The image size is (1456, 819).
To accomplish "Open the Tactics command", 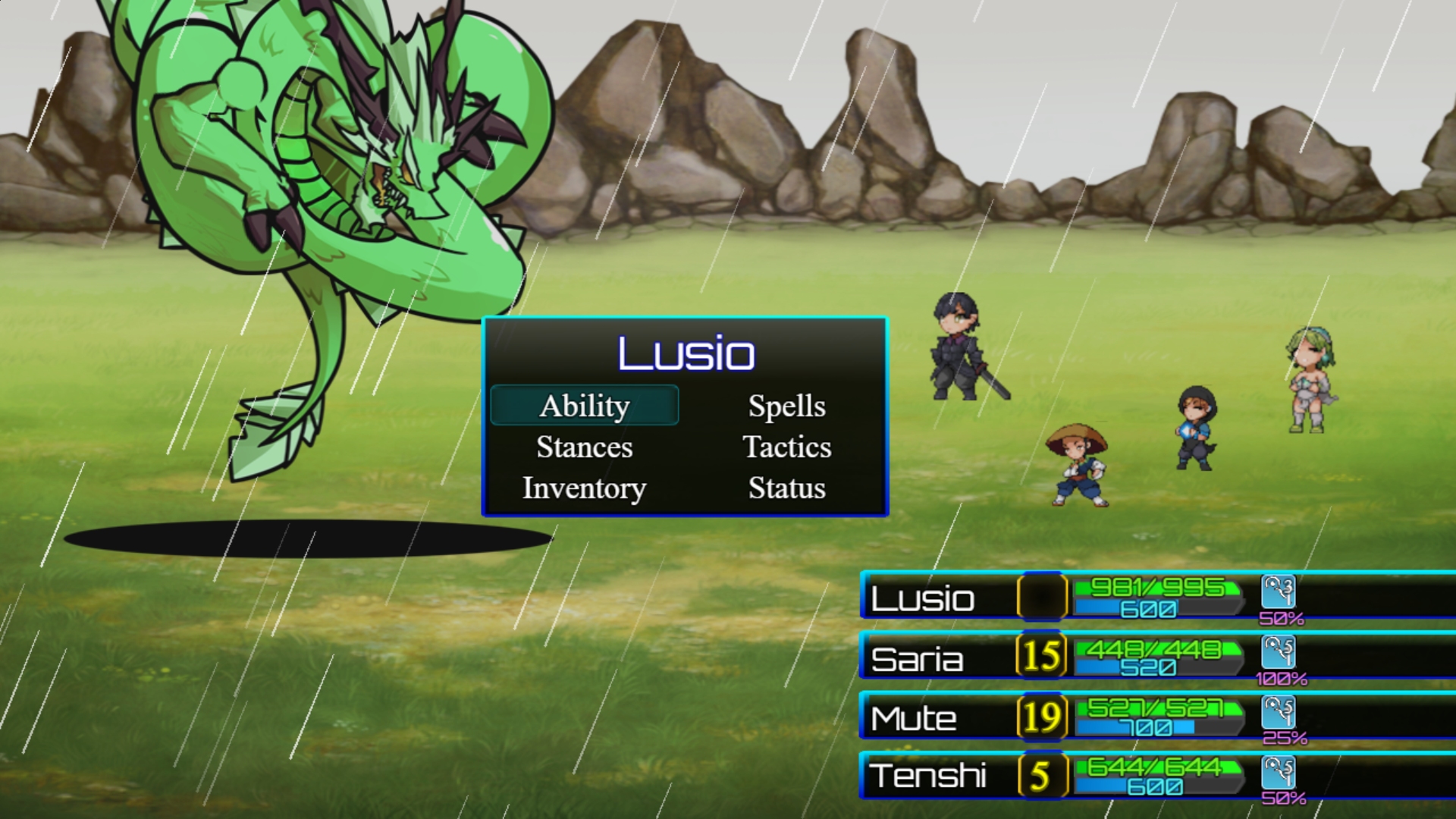I will (786, 447).
